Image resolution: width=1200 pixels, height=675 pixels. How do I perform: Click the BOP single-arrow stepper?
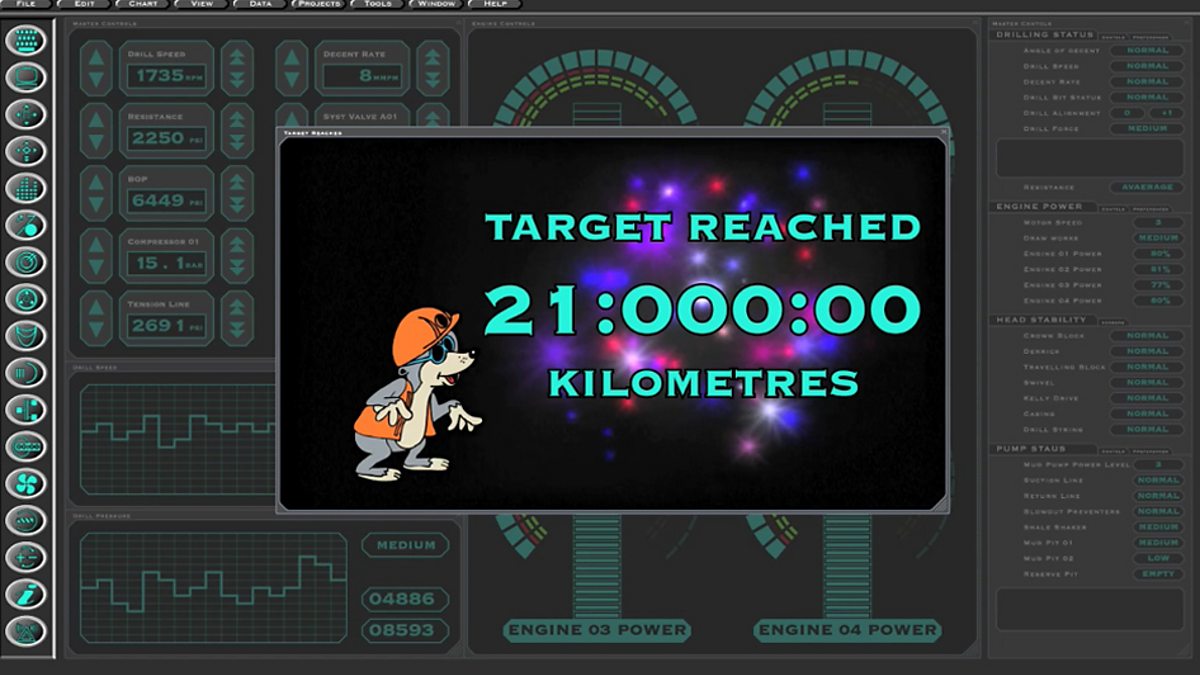click(96, 193)
